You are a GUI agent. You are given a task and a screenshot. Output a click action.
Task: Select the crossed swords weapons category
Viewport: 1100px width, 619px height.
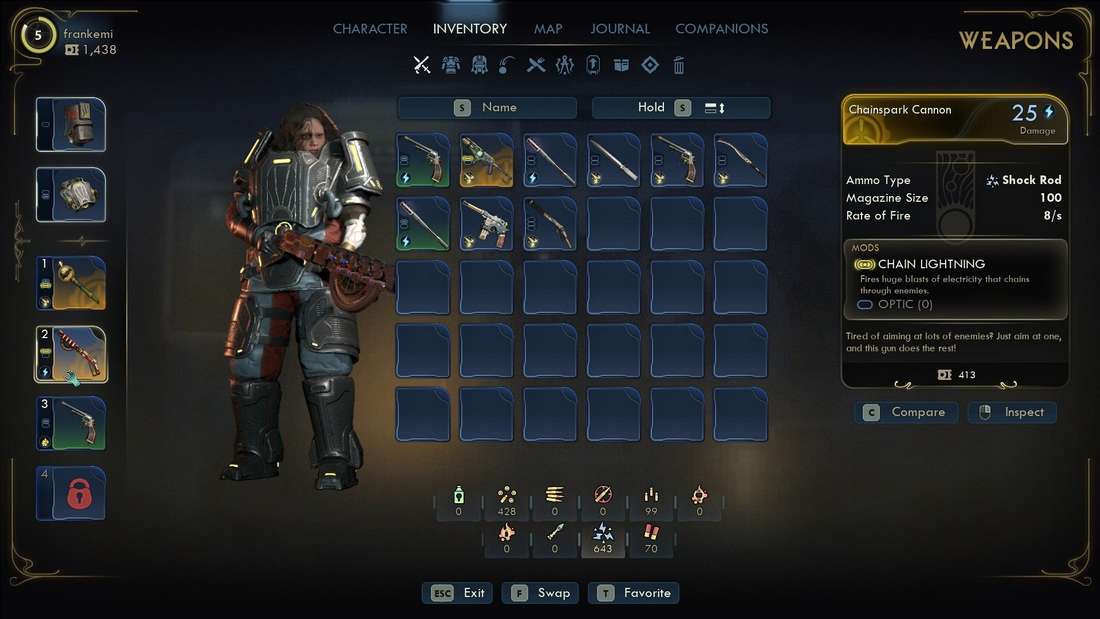422,65
